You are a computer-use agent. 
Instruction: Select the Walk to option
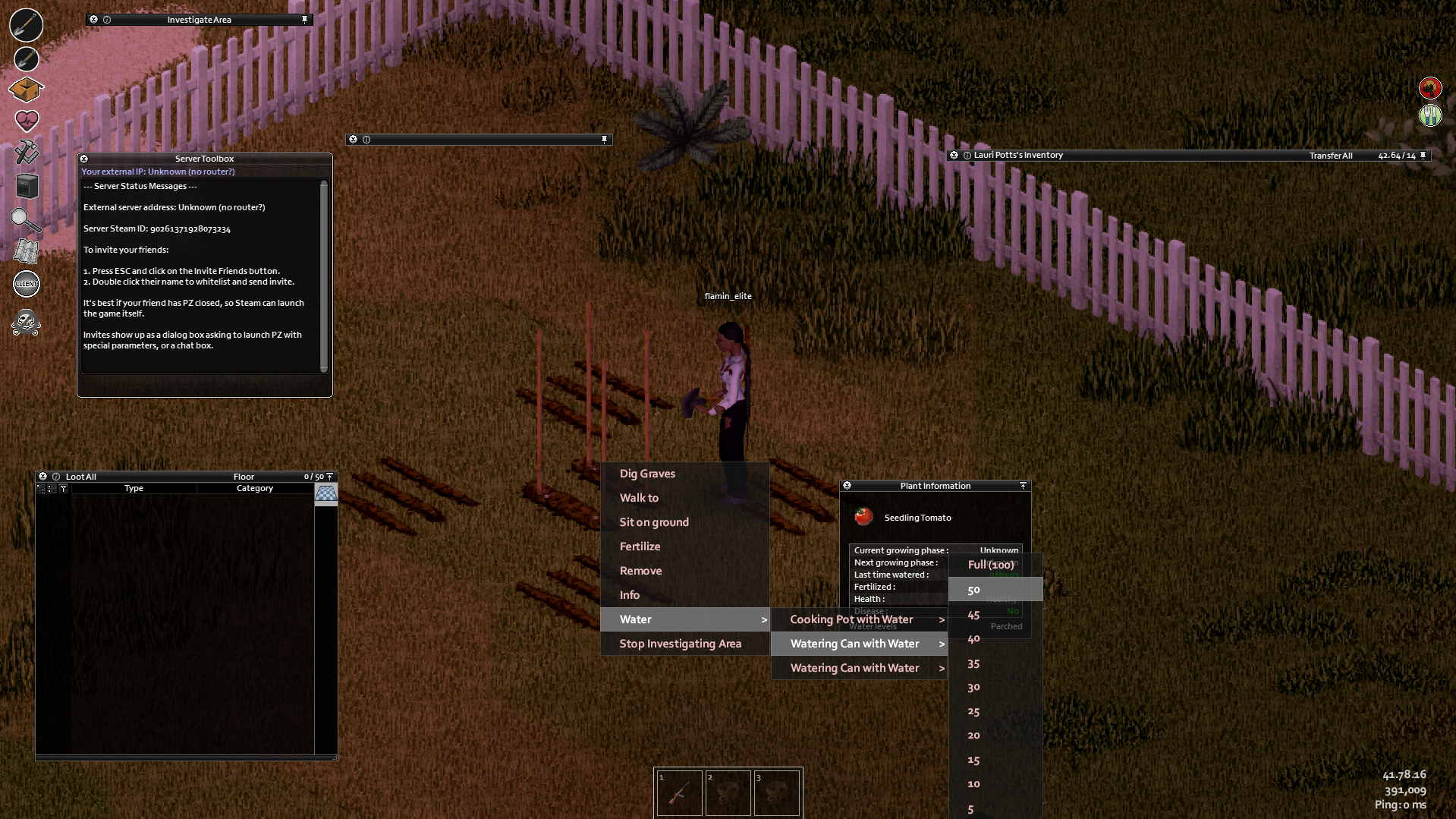(x=639, y=498)
